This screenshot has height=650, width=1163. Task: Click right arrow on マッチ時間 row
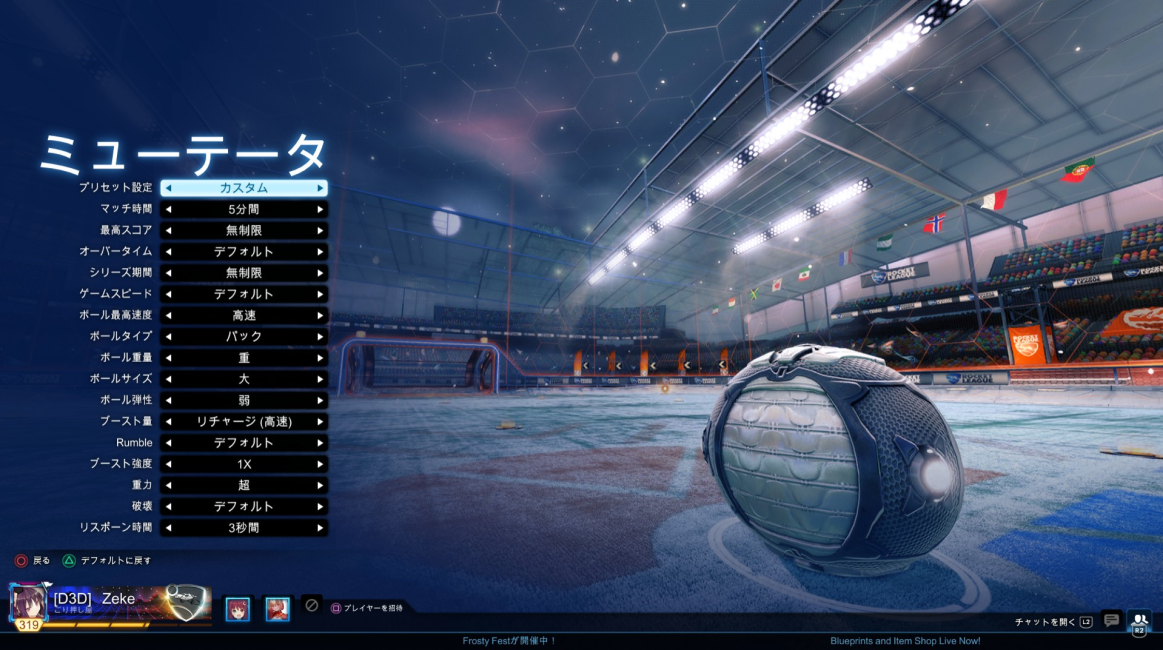[x=320, y=209]
